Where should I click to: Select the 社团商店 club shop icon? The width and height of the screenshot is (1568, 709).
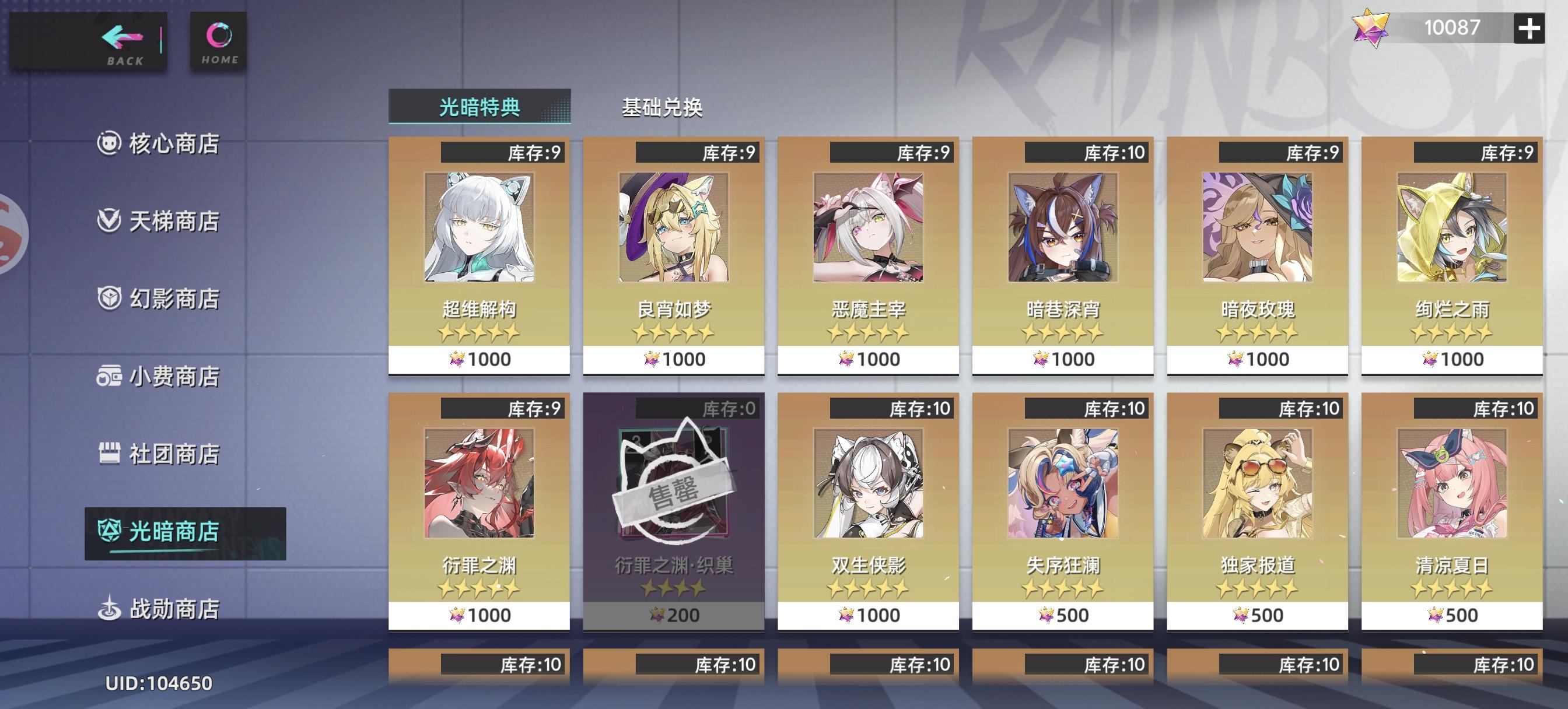[110, 453]
